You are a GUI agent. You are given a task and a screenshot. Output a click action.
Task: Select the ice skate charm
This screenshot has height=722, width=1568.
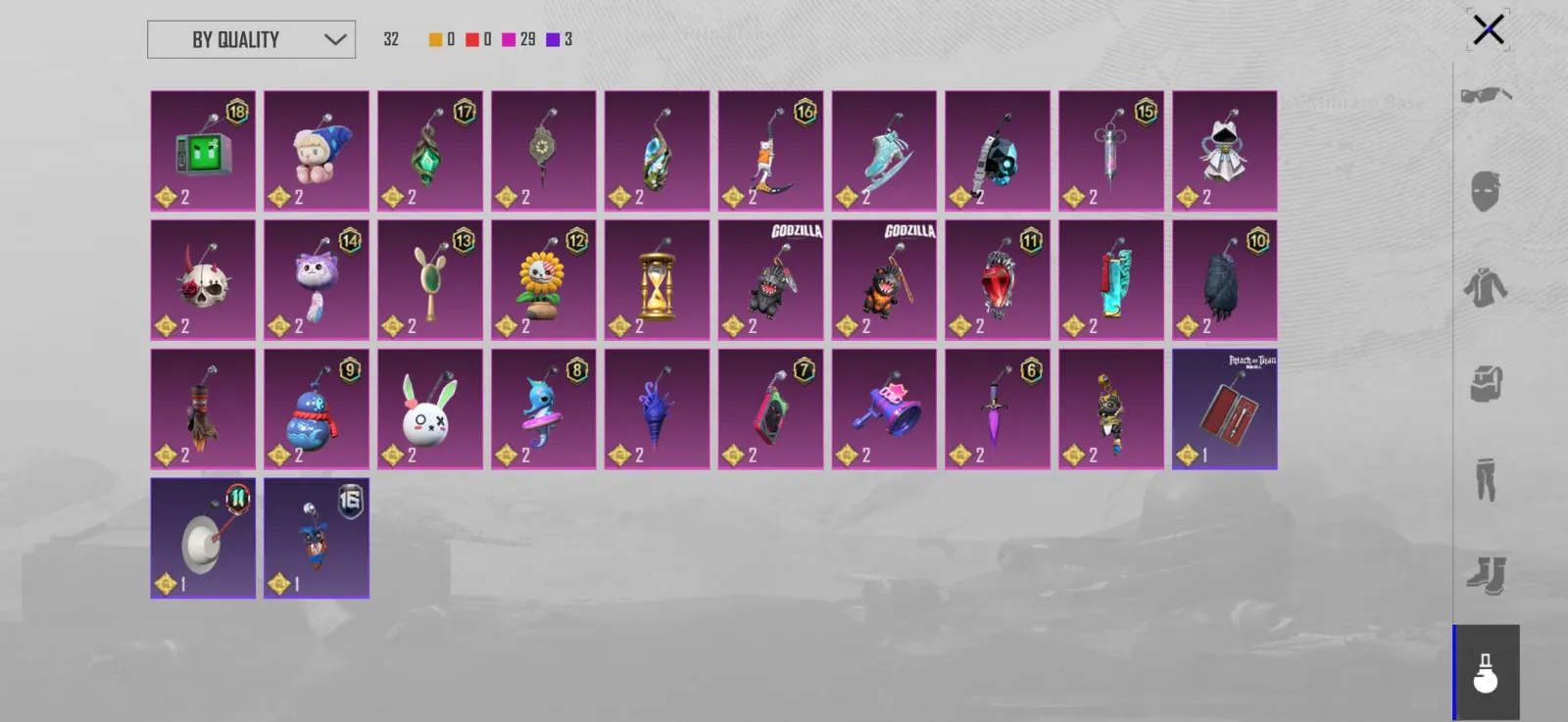coord(884,151)
